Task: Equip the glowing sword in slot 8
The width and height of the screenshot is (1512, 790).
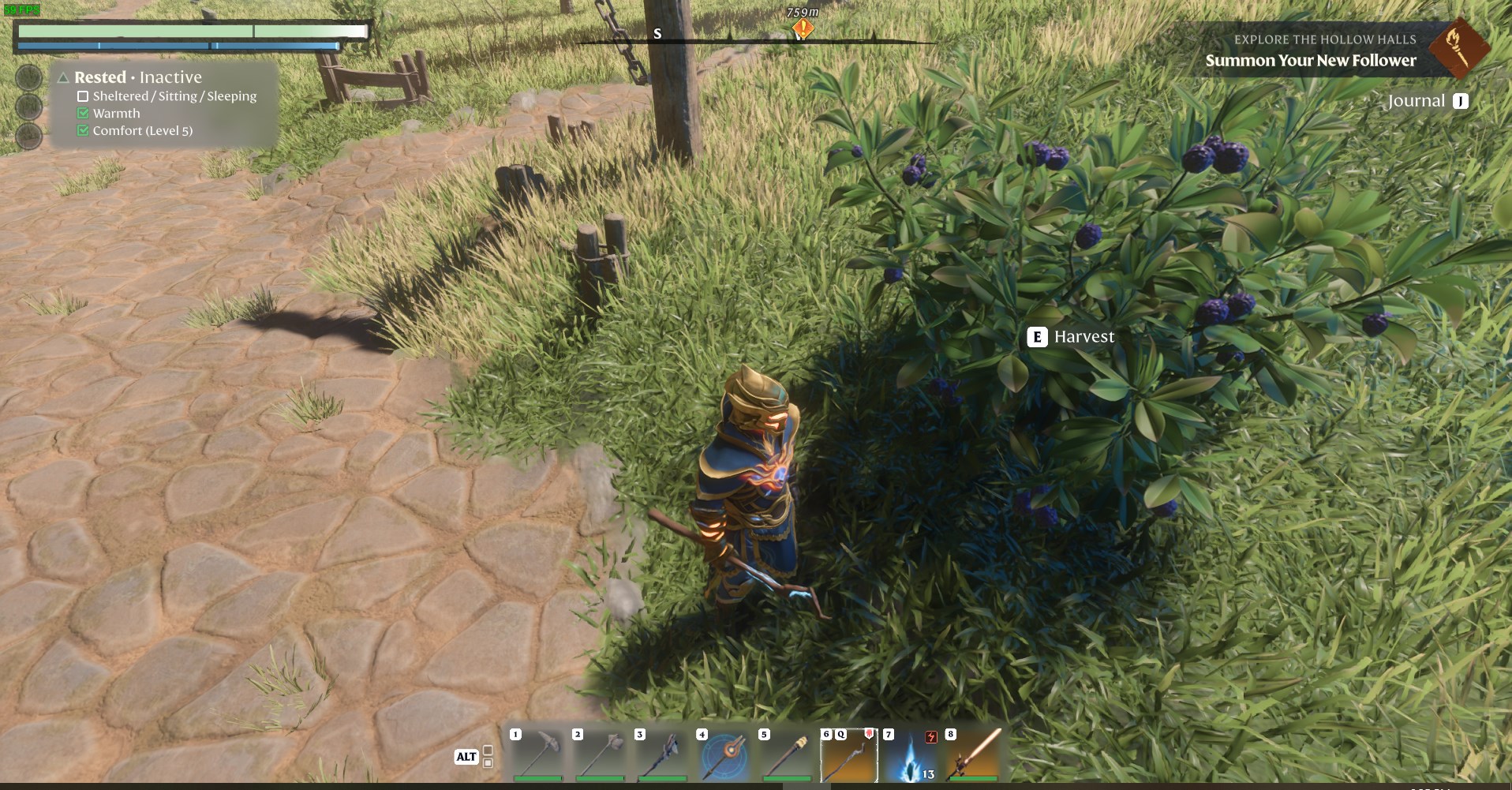Action: (974, 754)
